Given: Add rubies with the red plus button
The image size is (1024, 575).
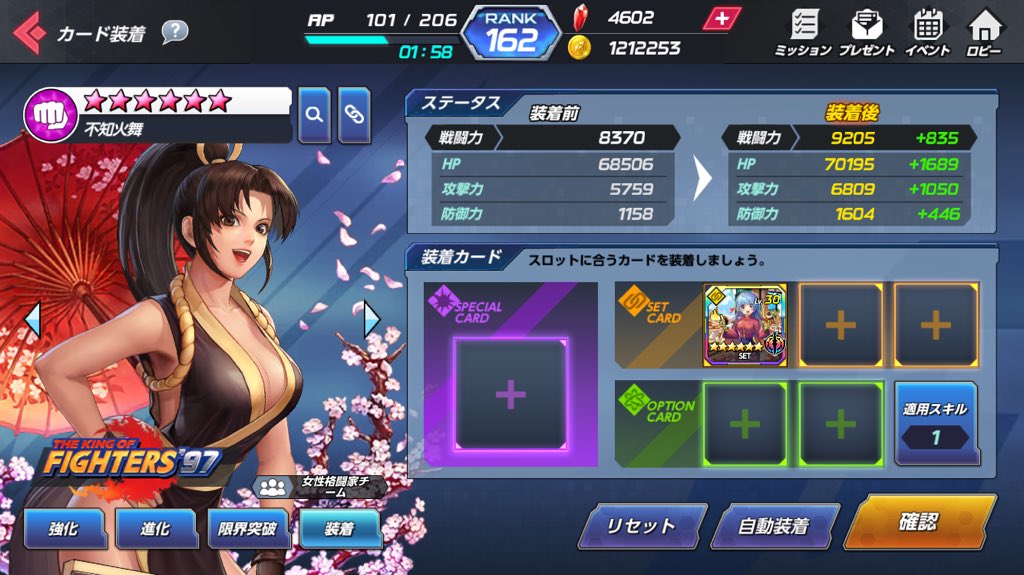Looking at the screenshot, I should tap(720, 18).
